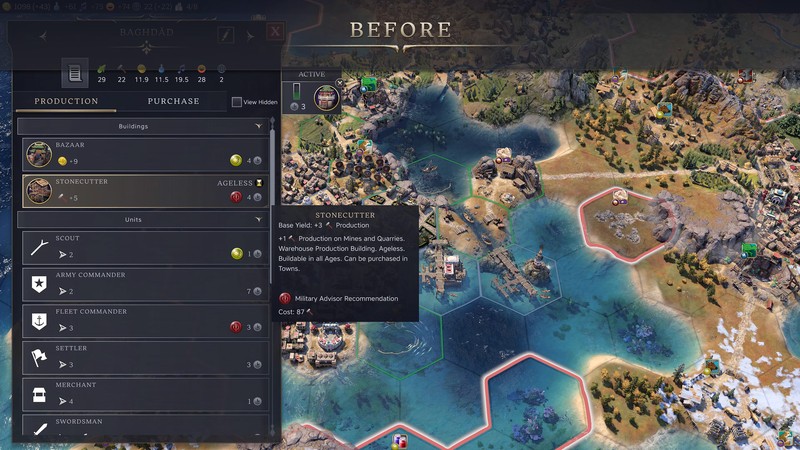Close the Baghdad city panel

click(275, 33)
